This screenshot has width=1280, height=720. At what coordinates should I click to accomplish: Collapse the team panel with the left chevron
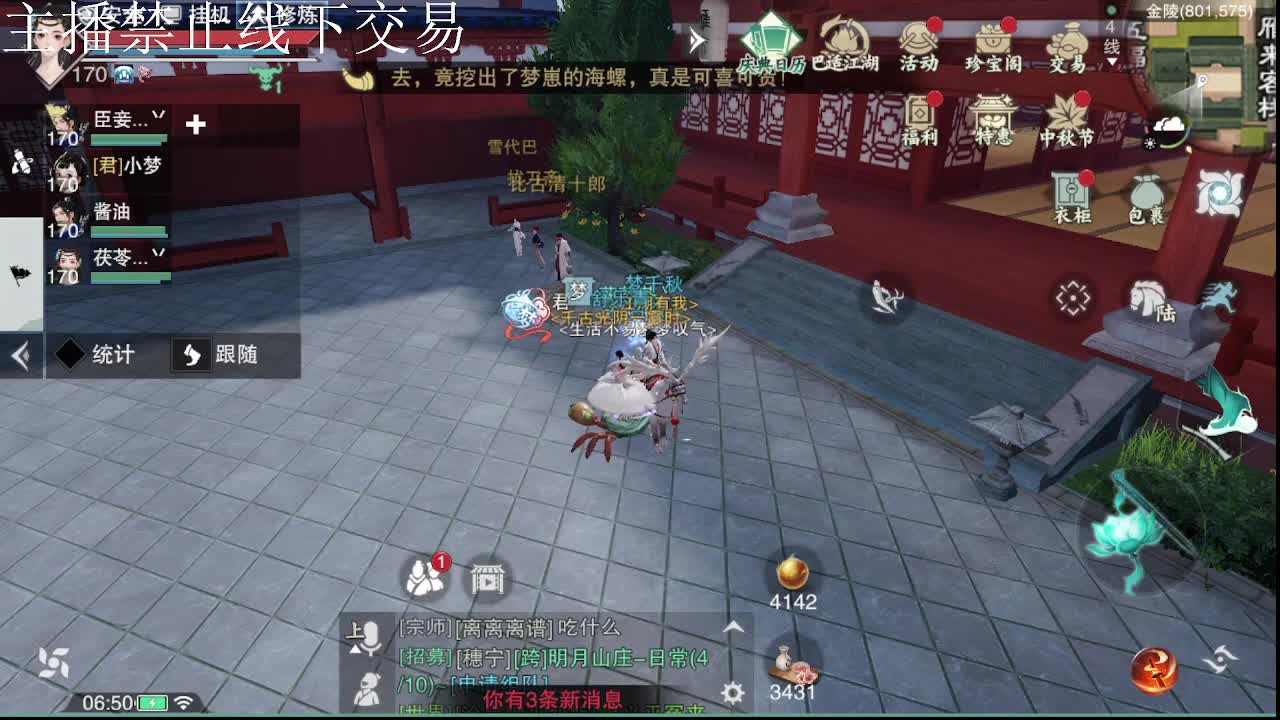(19, 351)
